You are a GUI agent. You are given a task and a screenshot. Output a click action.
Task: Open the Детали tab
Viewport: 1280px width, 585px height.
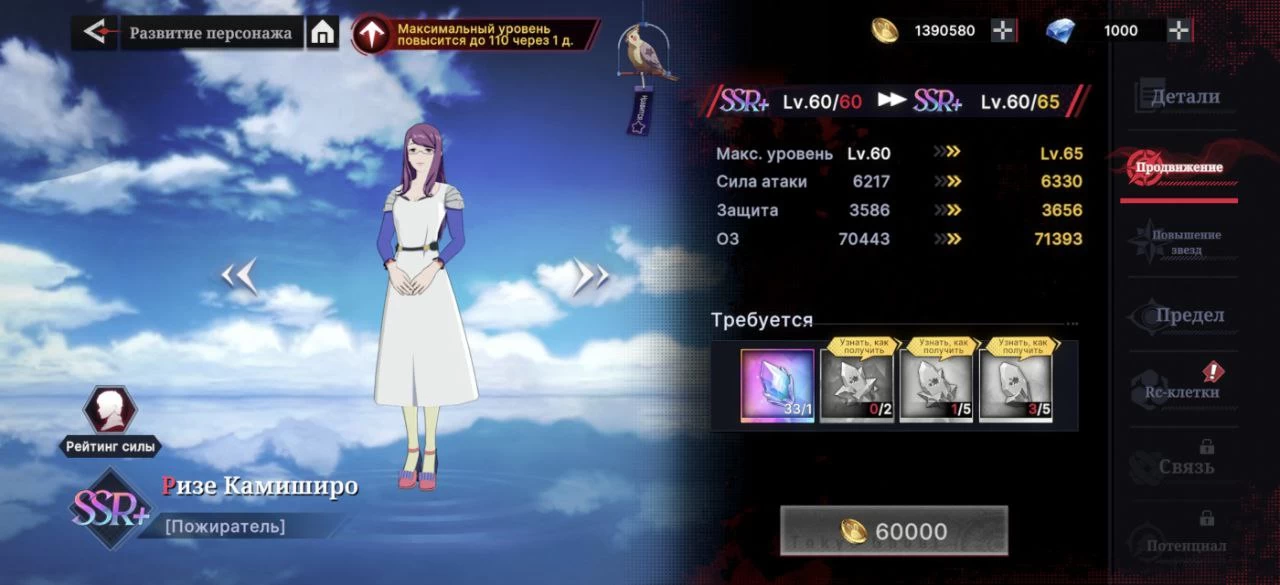coord(1185,97)
